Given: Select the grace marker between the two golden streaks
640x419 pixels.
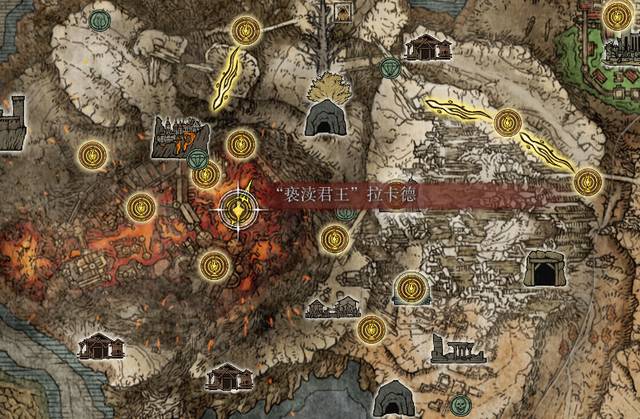Looking at the screenshot, I should pyautogui.click(x=508, y=122).
